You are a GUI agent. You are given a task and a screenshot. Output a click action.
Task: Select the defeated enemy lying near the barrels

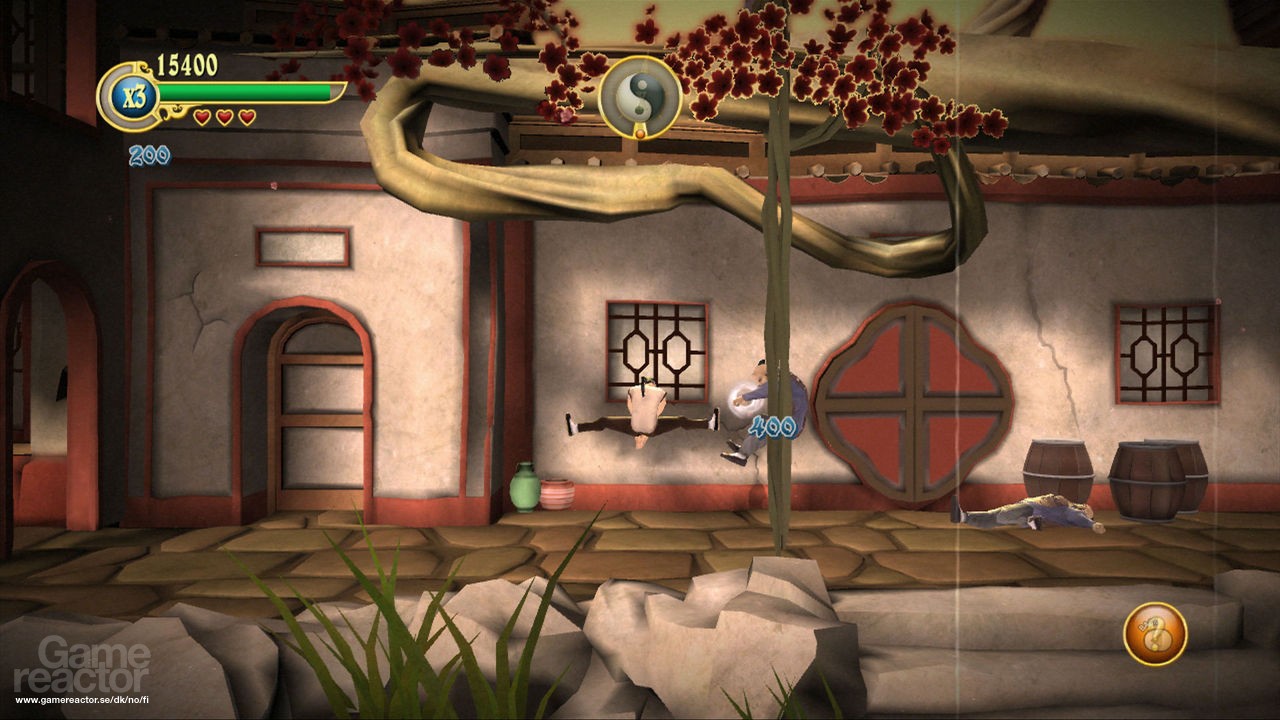(x=1030, y=515)
